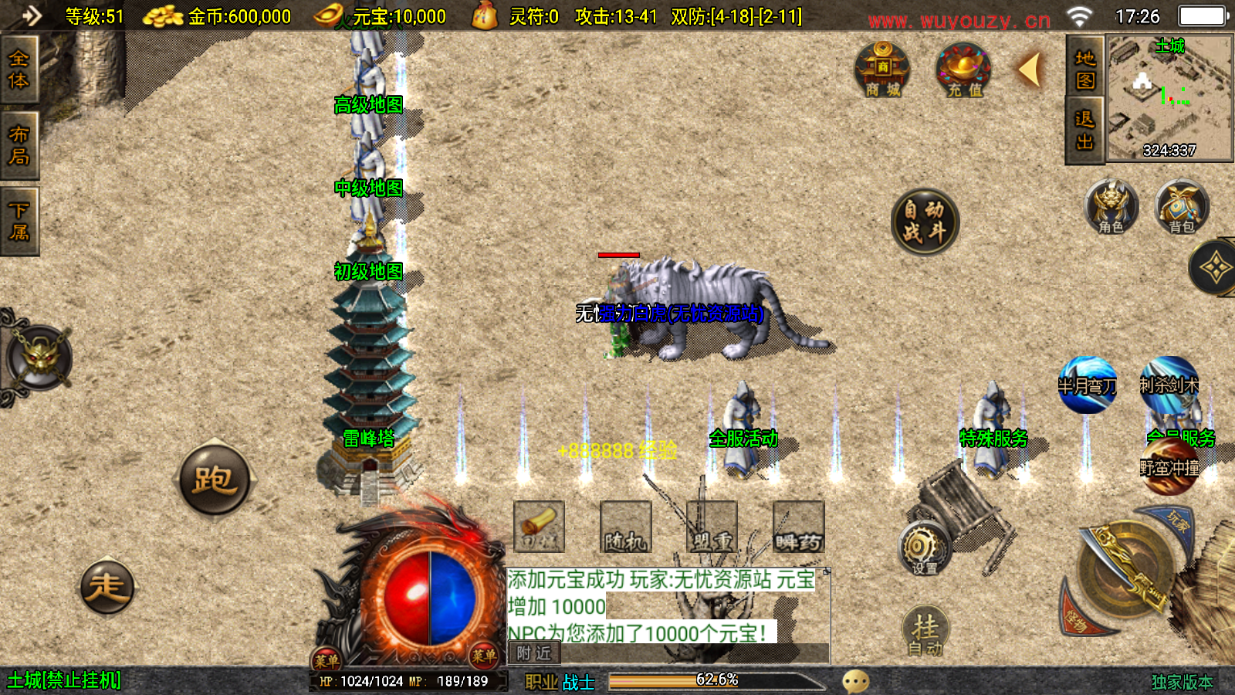Switch to 跑 run mode

pos(214,481)
